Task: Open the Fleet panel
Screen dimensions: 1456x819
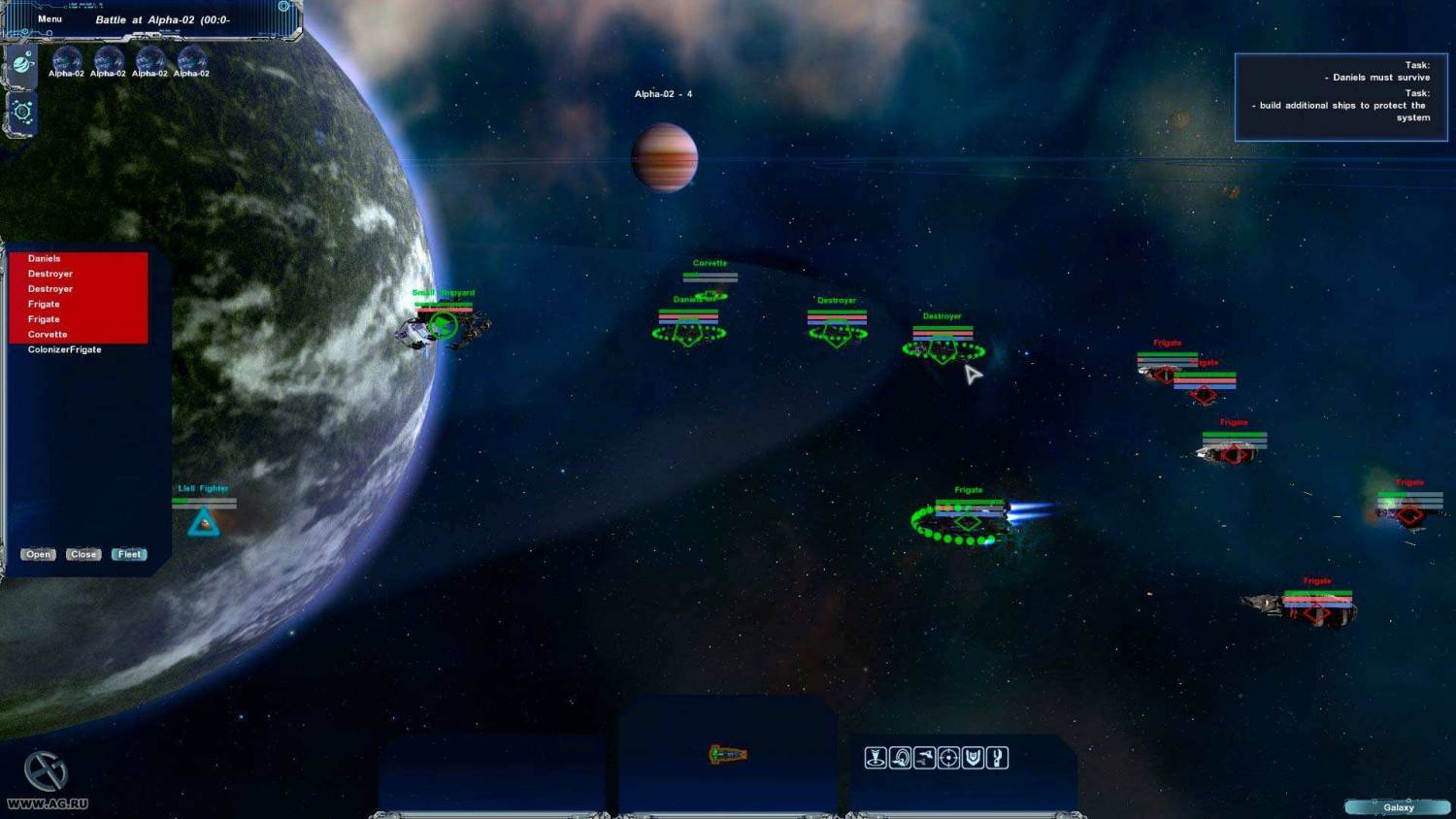Action: pos(129,554)
